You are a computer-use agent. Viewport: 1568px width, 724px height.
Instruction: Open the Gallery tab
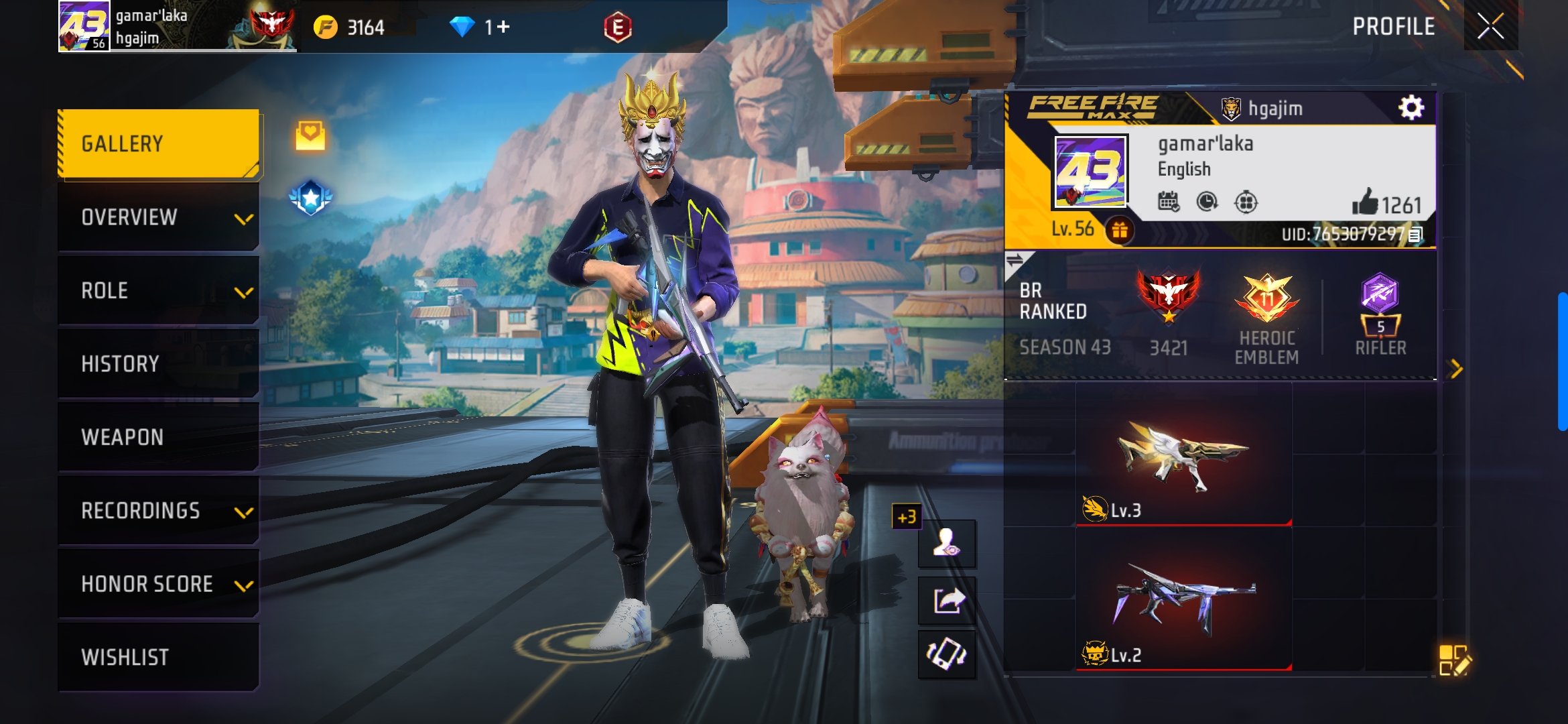pyautogui.click(x=159, y=143)
